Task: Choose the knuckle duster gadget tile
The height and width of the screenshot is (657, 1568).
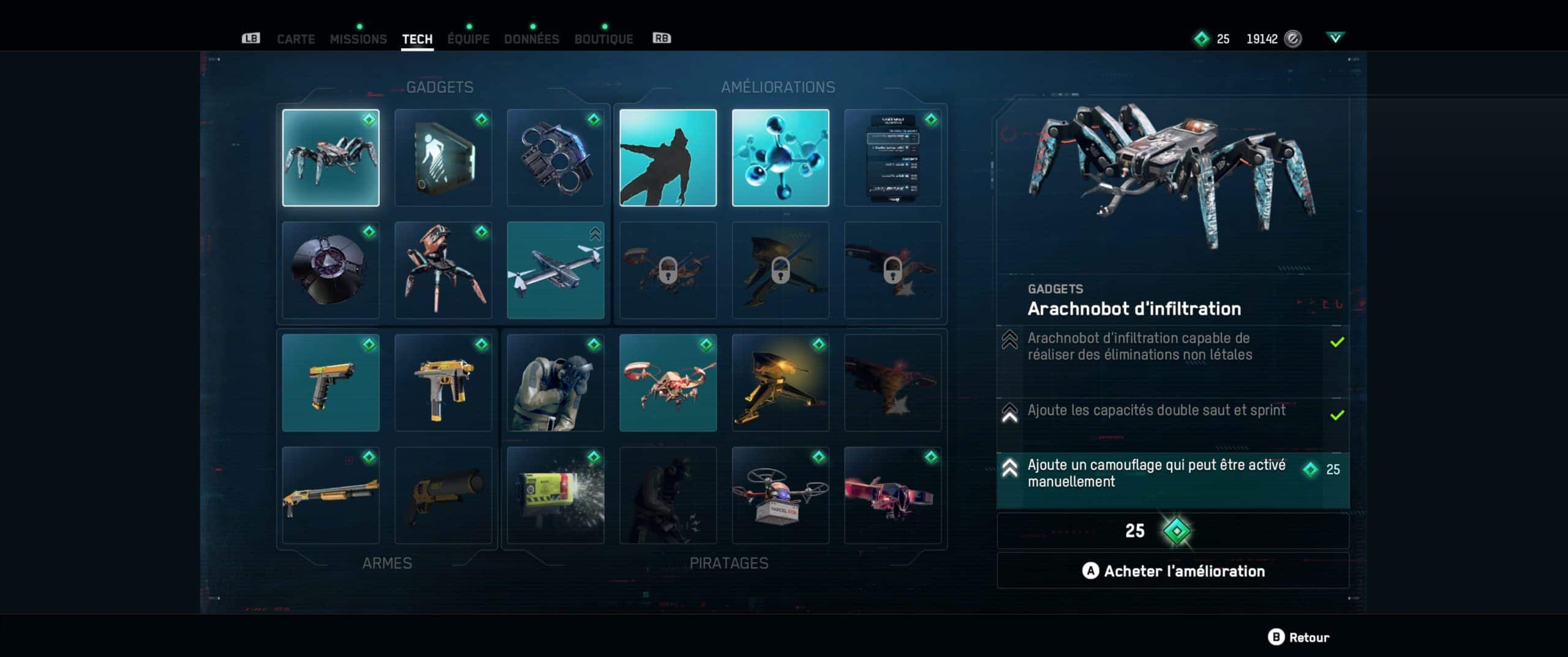Action: [556, 158]
